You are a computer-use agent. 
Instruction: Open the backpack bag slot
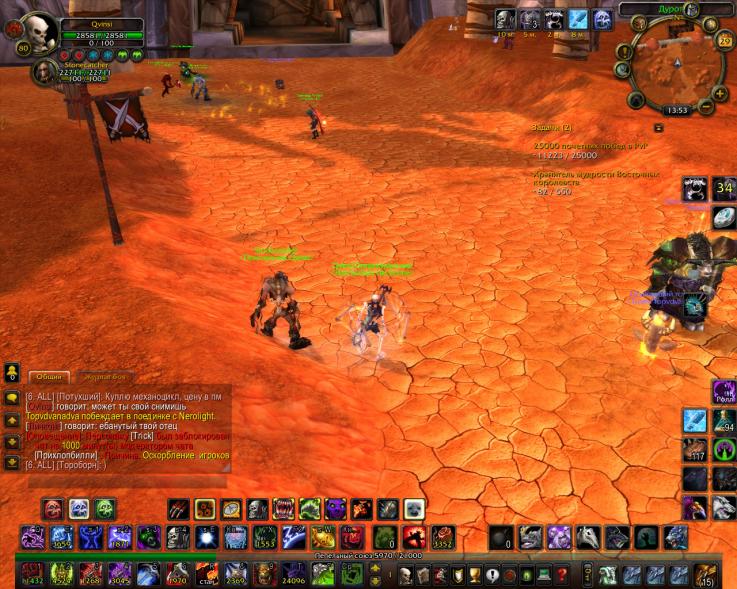(x=706, y=575)
